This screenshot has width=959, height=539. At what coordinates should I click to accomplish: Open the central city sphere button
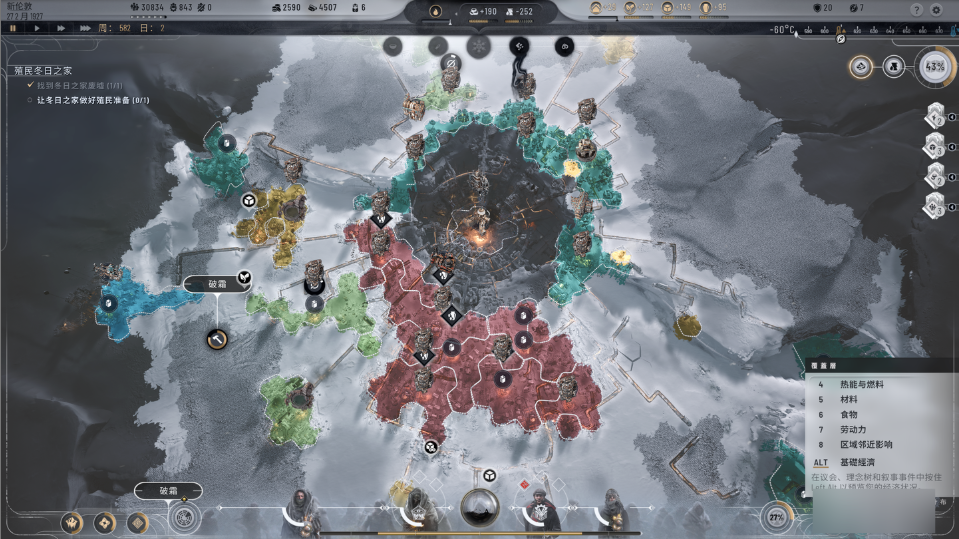(x=480, y=508)
